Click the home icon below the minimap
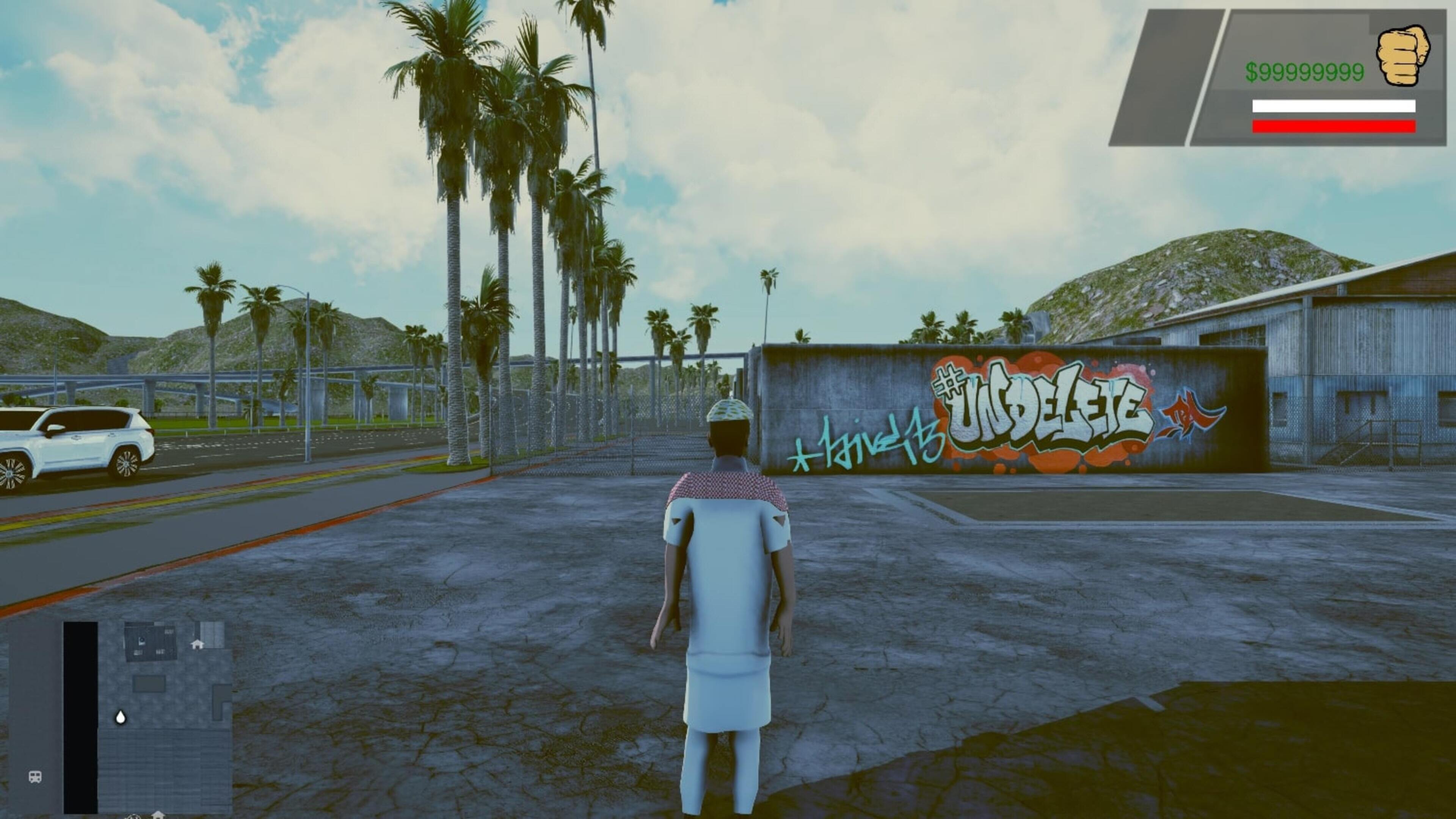The width and height of the screenshot is (1456, 819). click(x=158, y=816)
